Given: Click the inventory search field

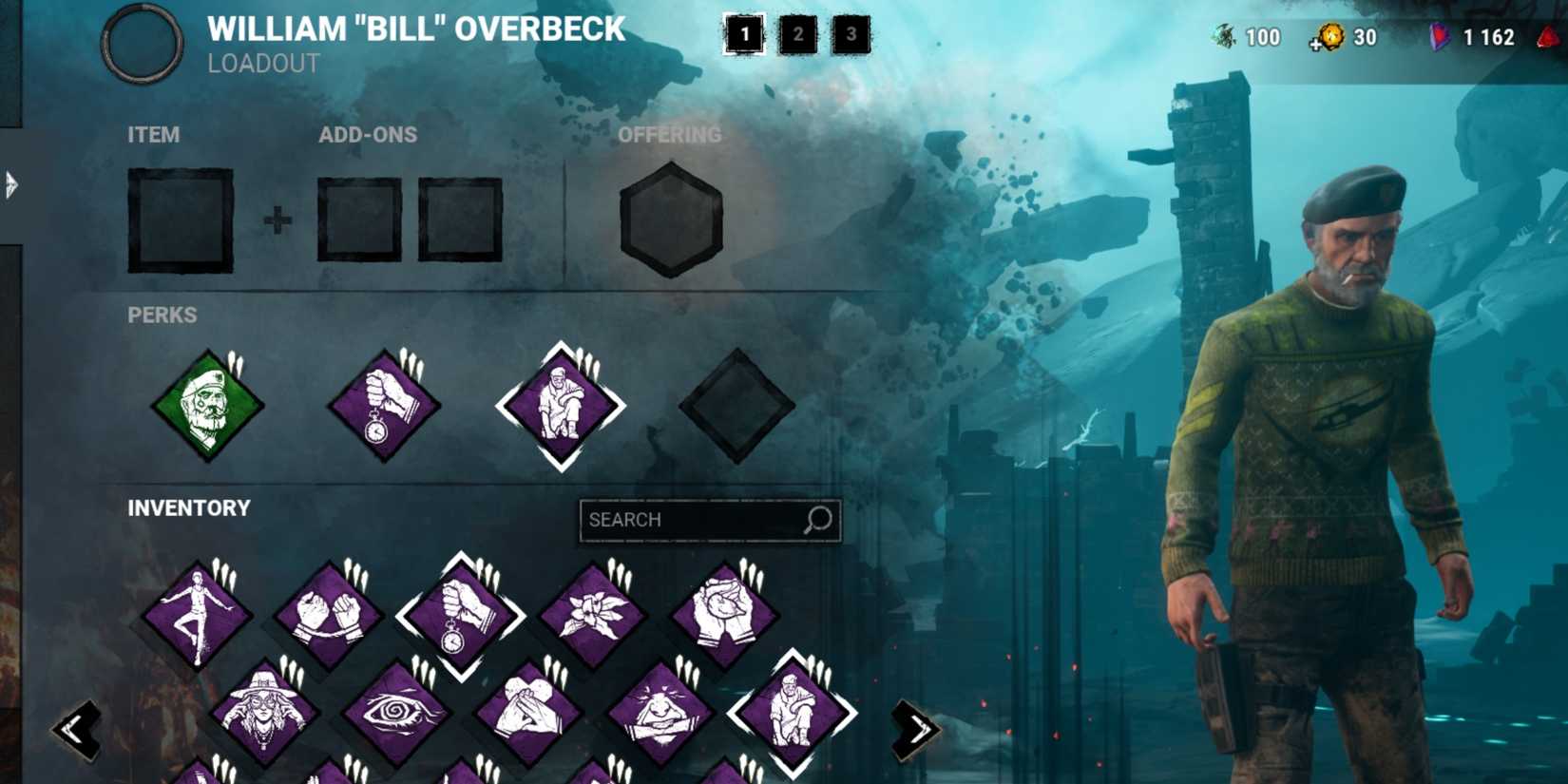Looking at the screenshot, I should pyautogui.click(x=708, y=519).
